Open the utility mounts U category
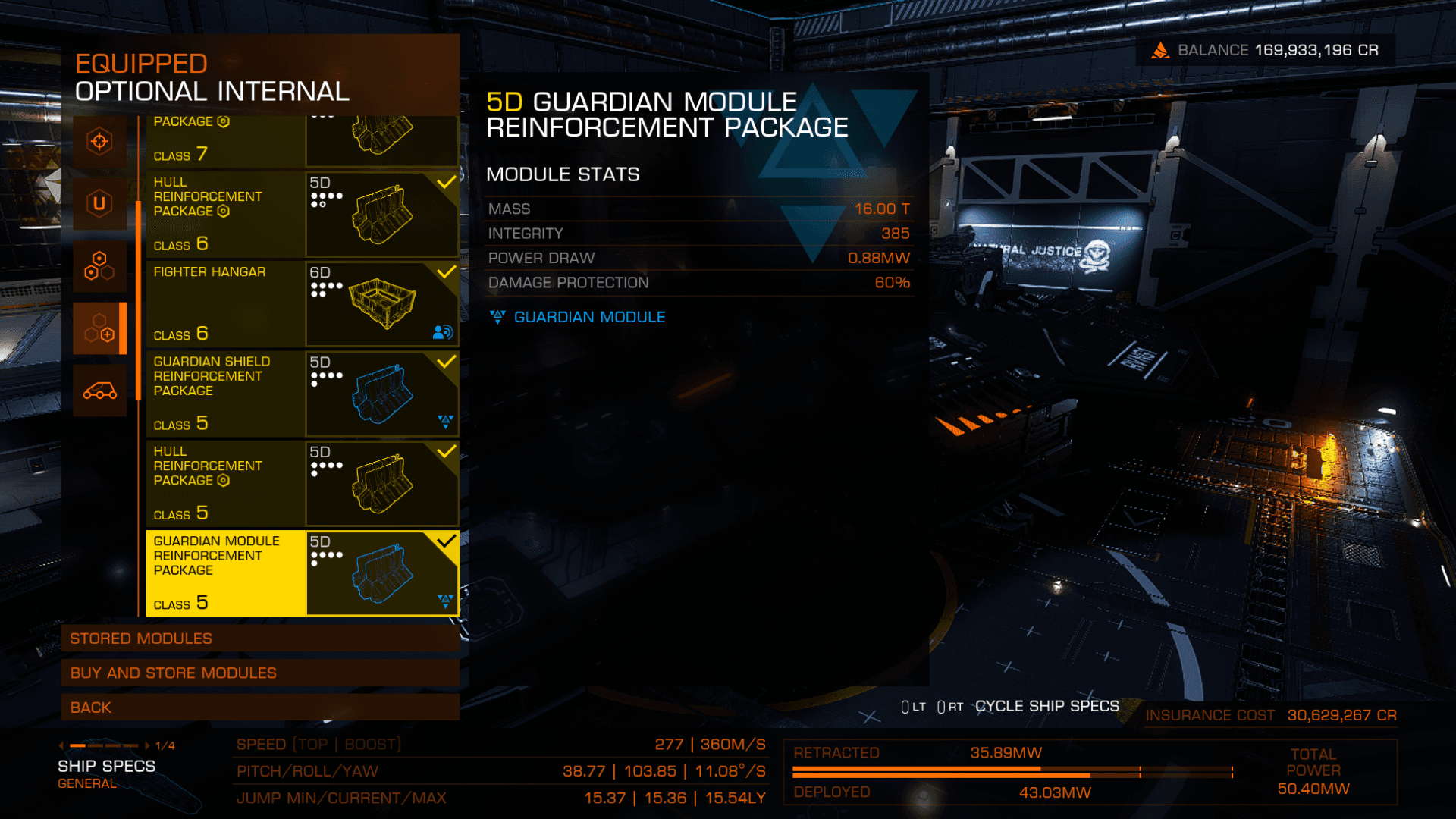Image resolution: width=1456 pixels, height=819 pixels. (x=99, y=203)
